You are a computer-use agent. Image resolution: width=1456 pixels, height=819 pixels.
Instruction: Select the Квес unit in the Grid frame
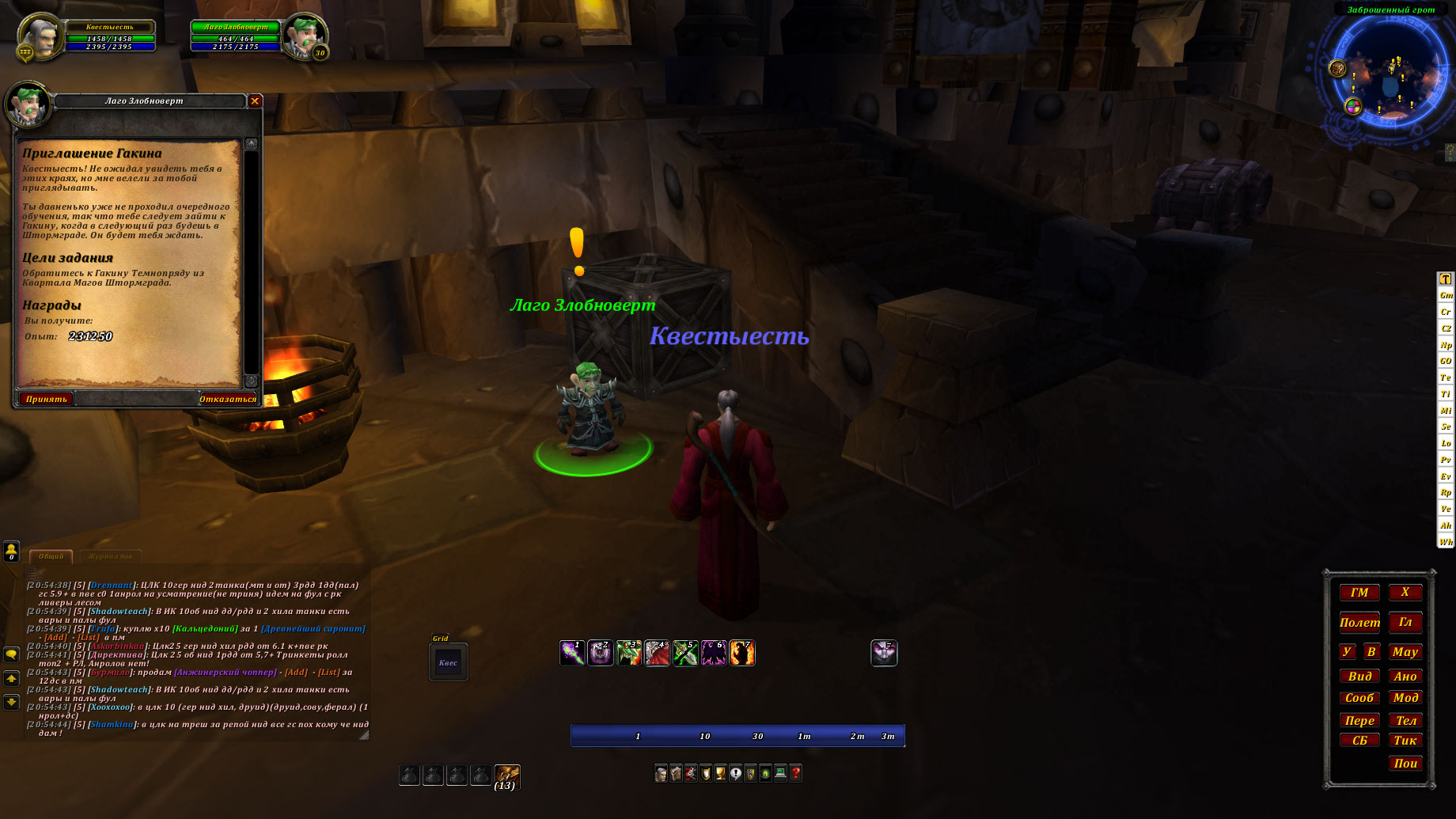[448, 662]
